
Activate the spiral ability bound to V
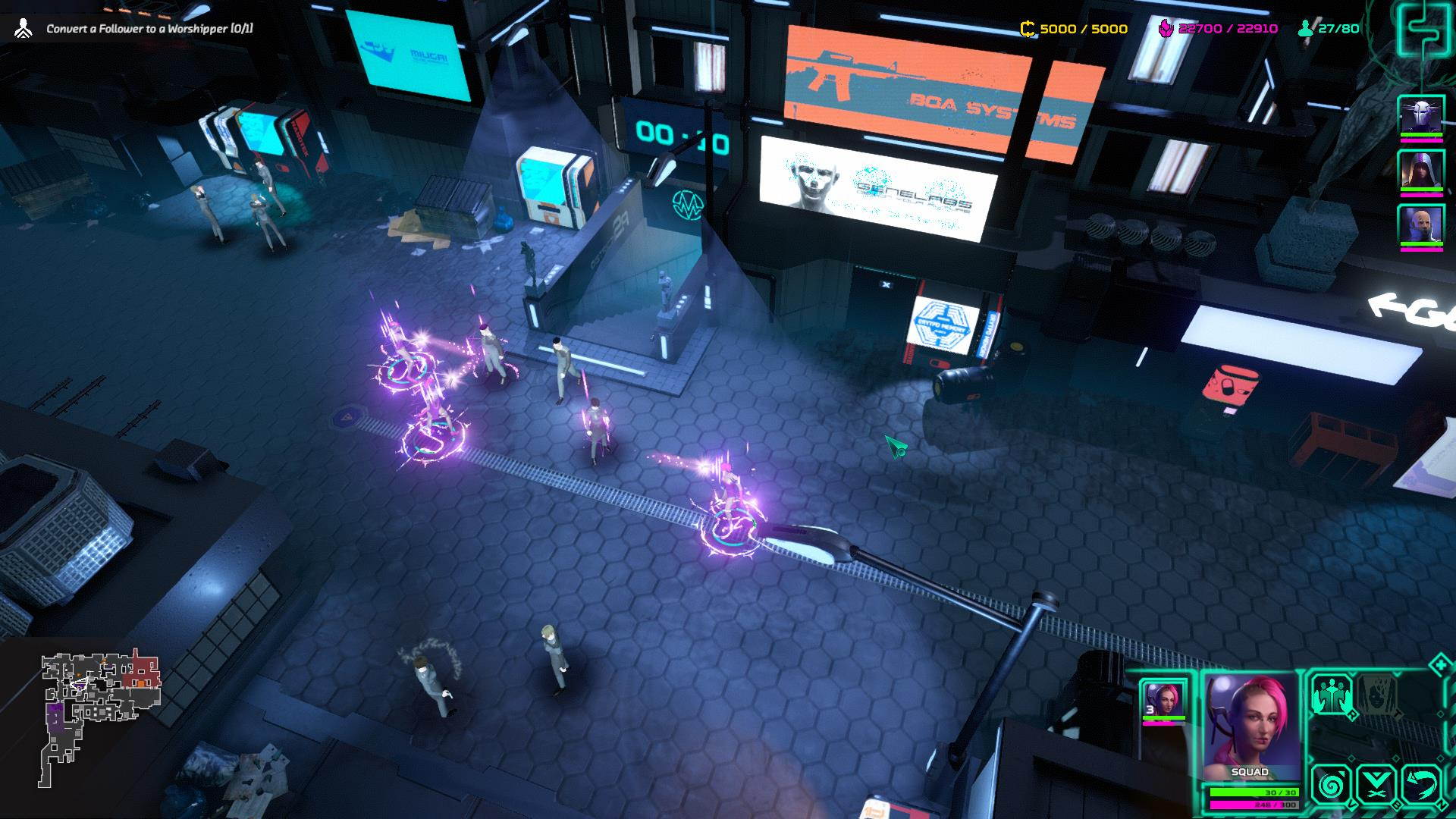pos(1332,786)
